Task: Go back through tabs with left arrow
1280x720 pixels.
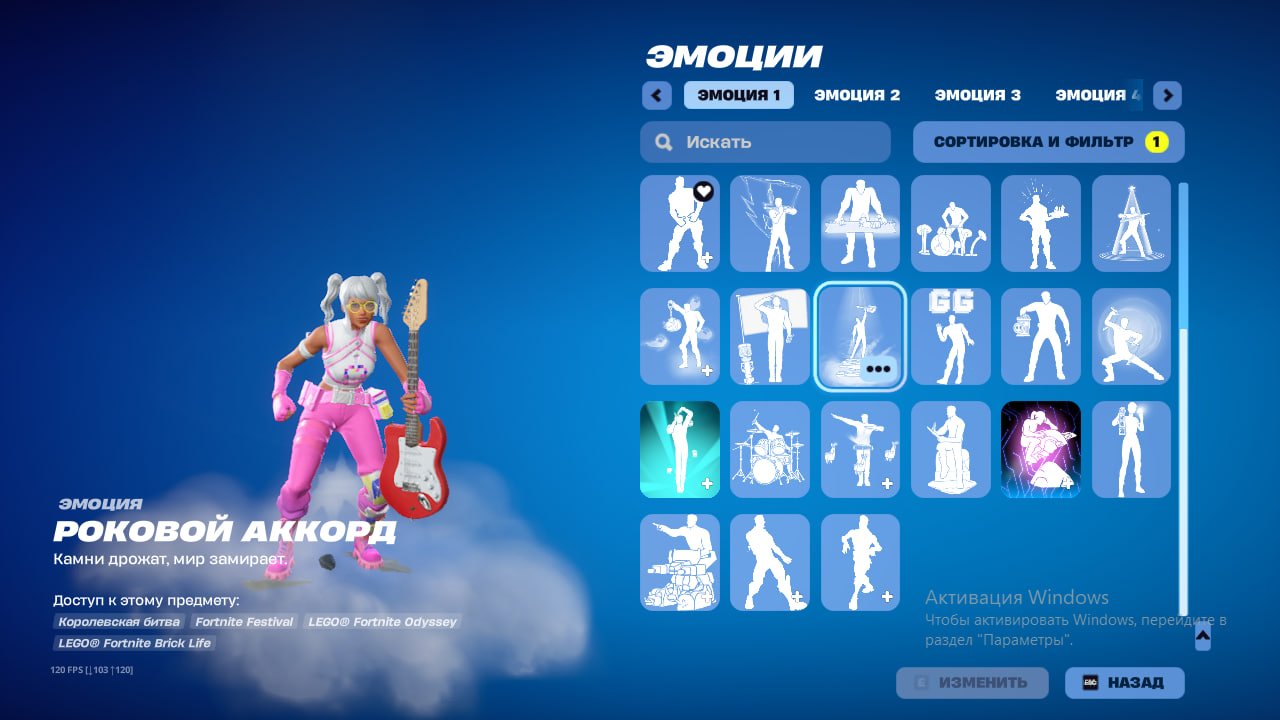Action: pos(656,95)
